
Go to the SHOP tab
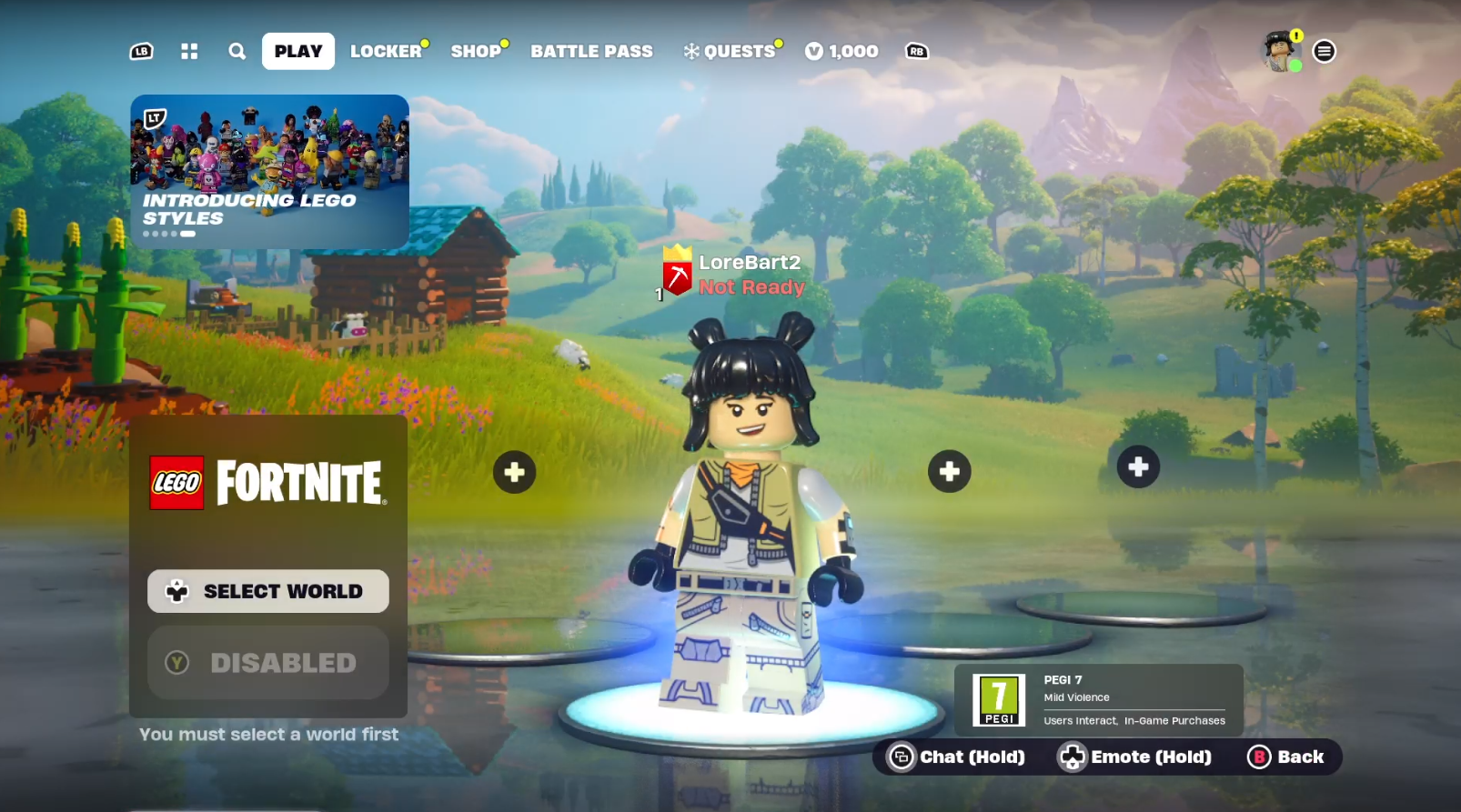click(476, 52)
